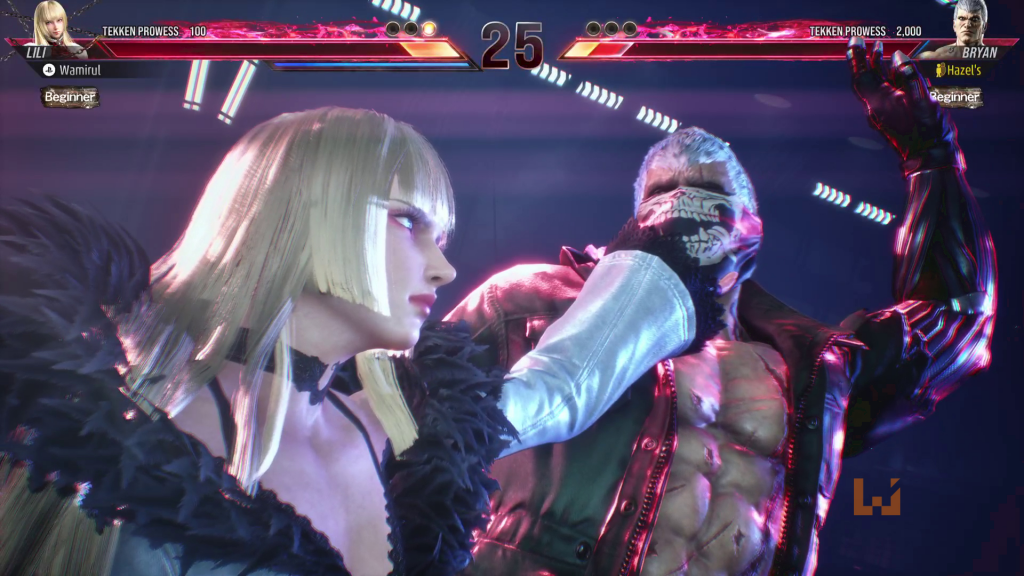Click the orange W watermark logo
Viewport: 1024px width, 576px height.
coord(876,497)
